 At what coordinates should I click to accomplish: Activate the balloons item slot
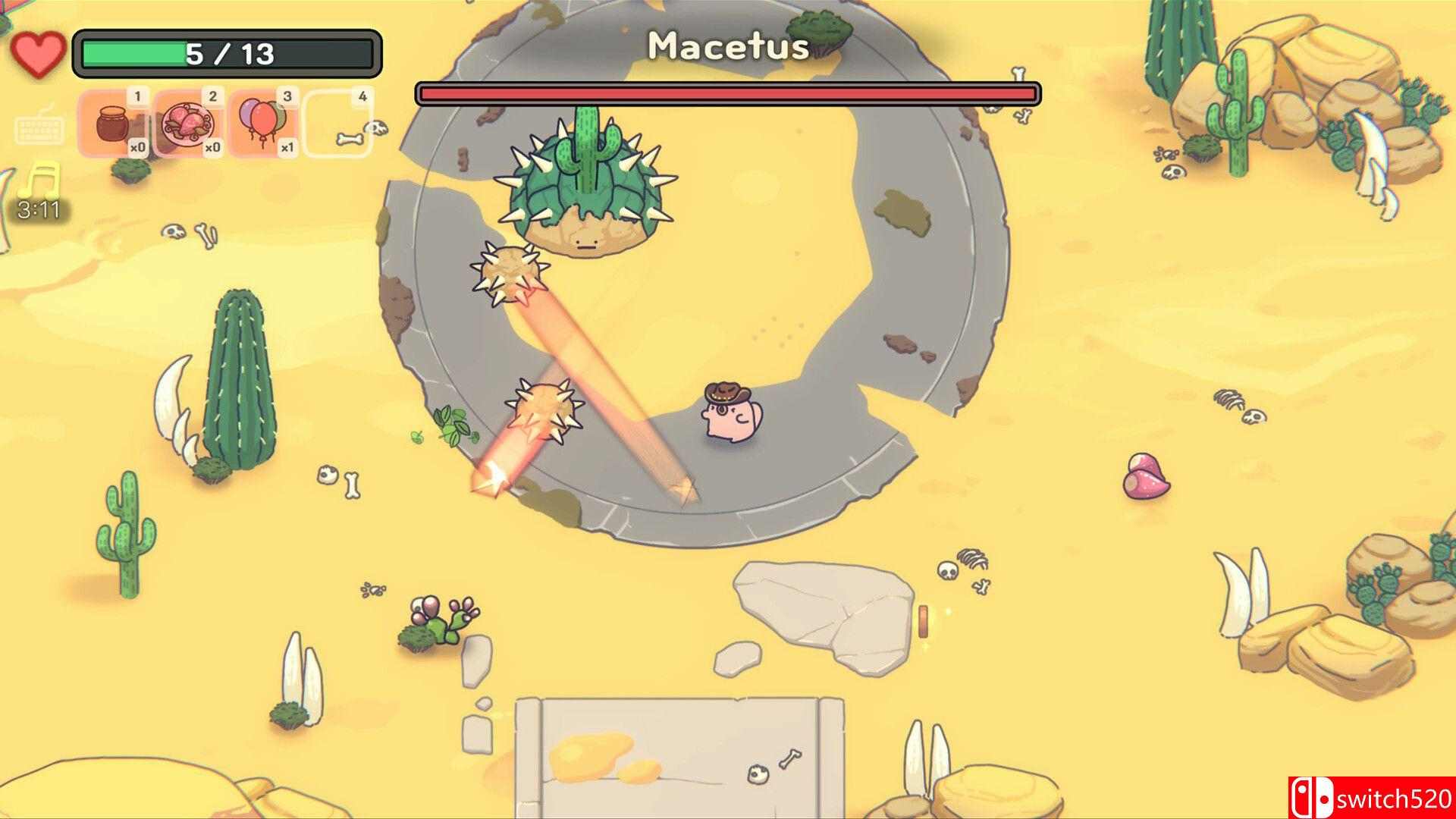point(263,124)
